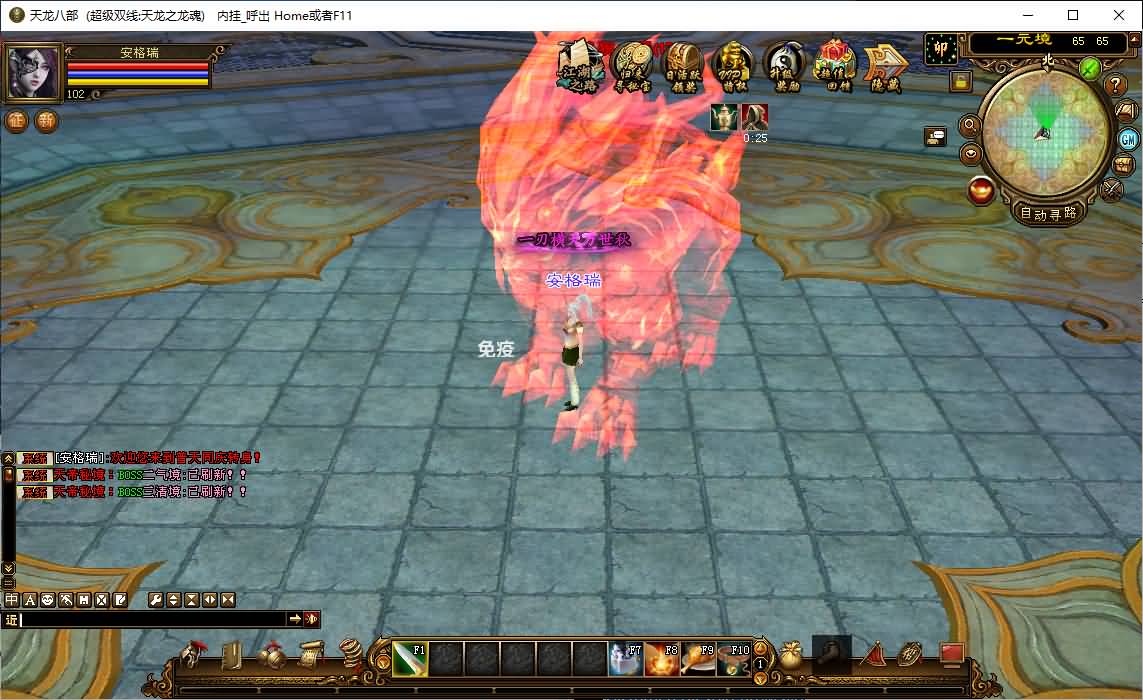The image size is (1143, 700).
Task: Click the minimap magnifier search button
Action: (x=969, y=126)
